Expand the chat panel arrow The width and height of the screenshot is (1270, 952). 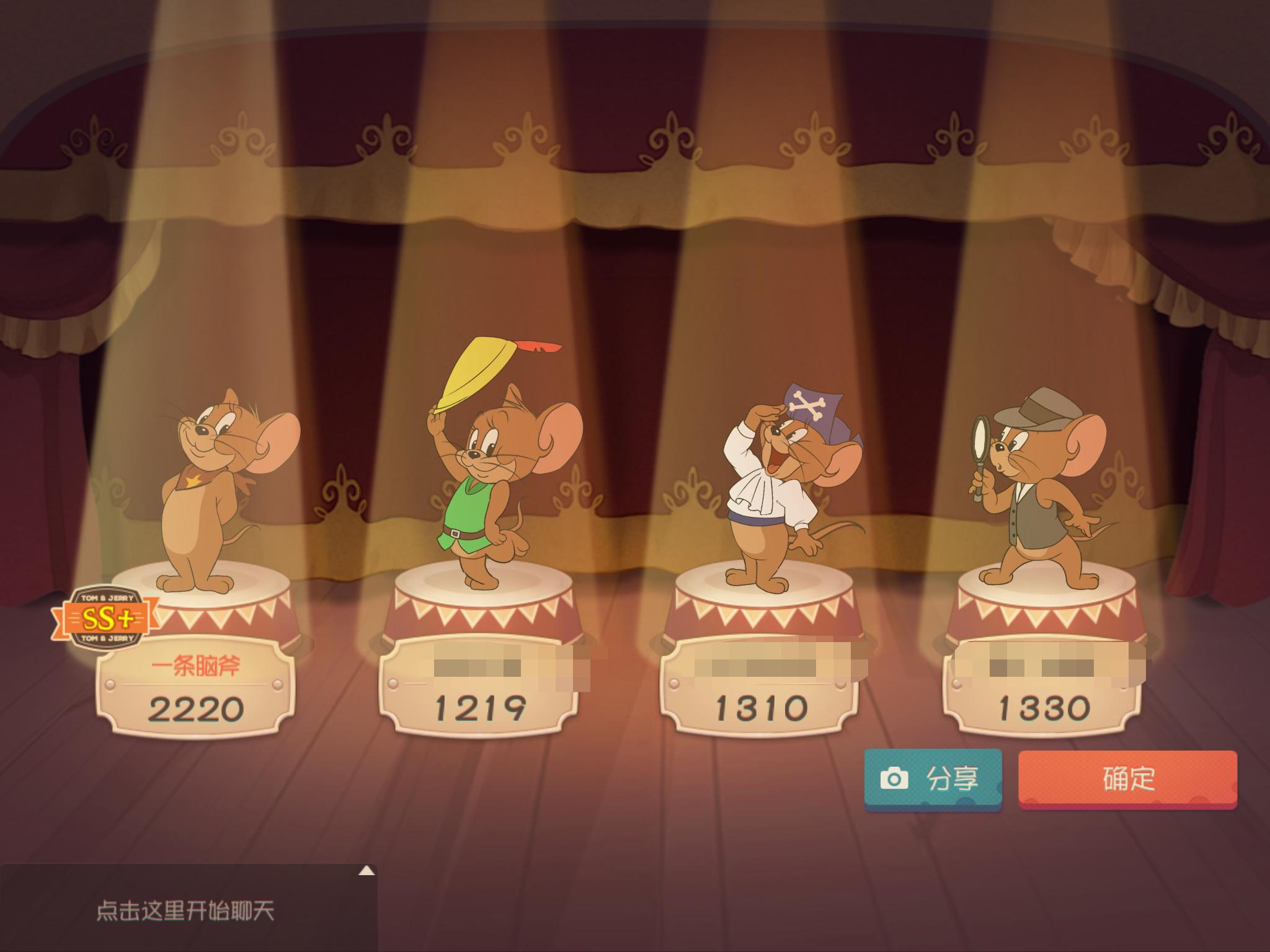pos(366,871)
